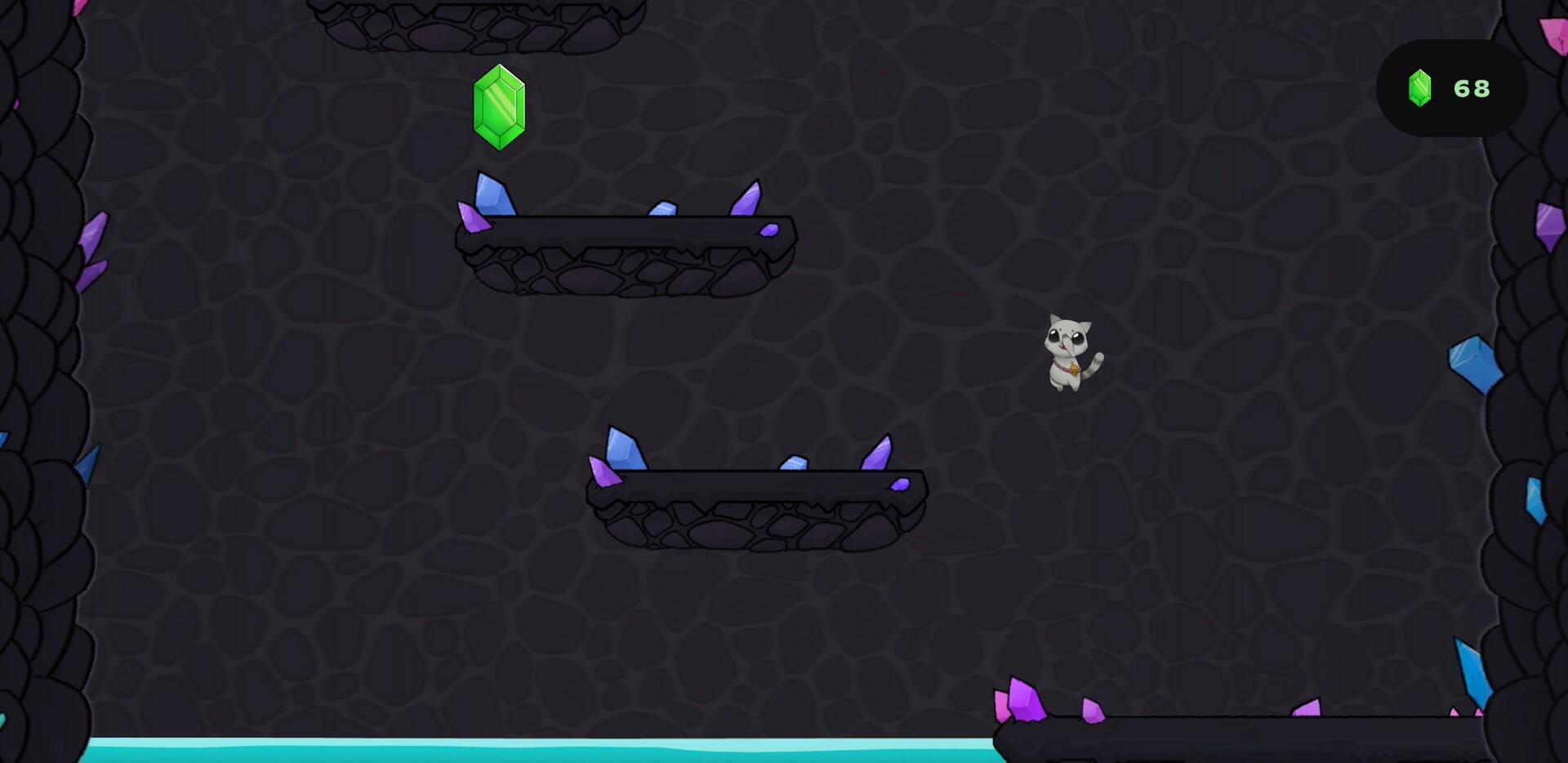The image size is (1568, 763).
Task: Click the left rocky cave wall
Action: pos(41,368)
